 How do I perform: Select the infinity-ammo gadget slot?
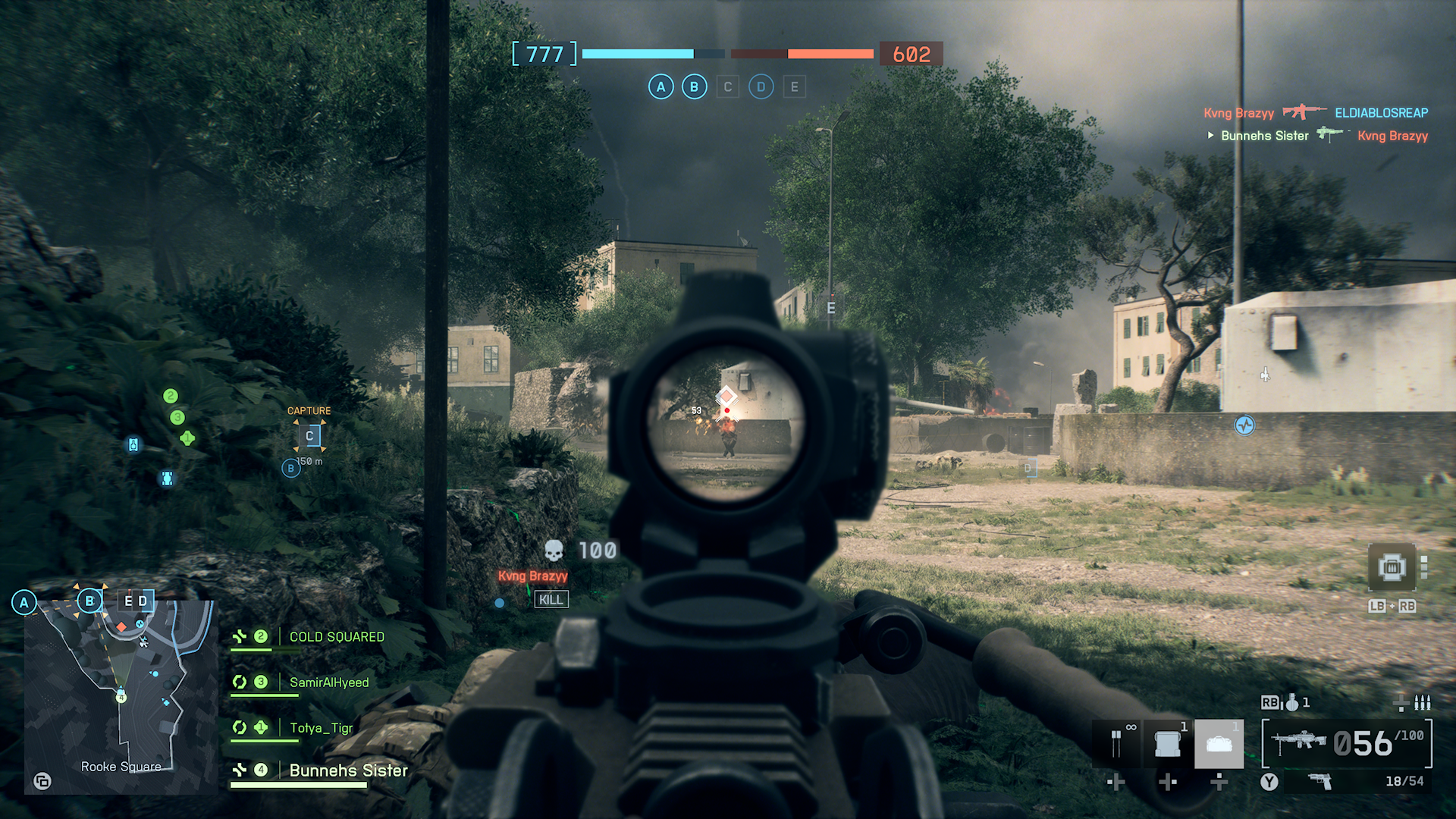[1117, 743]
